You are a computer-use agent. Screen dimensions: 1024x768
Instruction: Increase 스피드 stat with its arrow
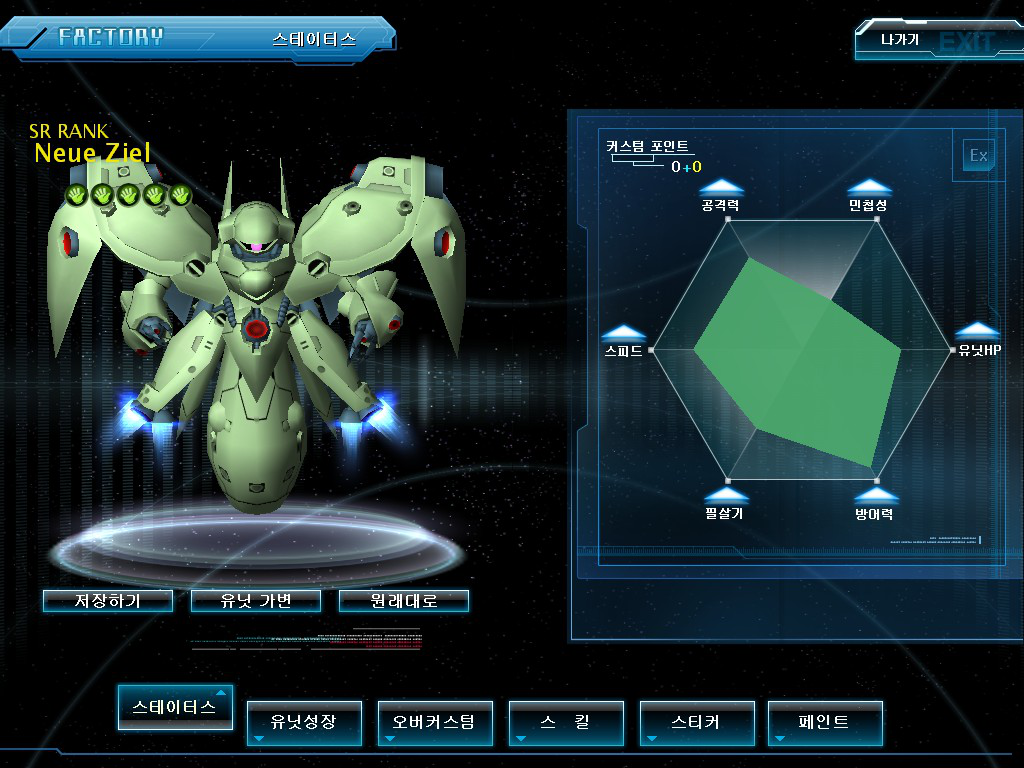point(623,333)
